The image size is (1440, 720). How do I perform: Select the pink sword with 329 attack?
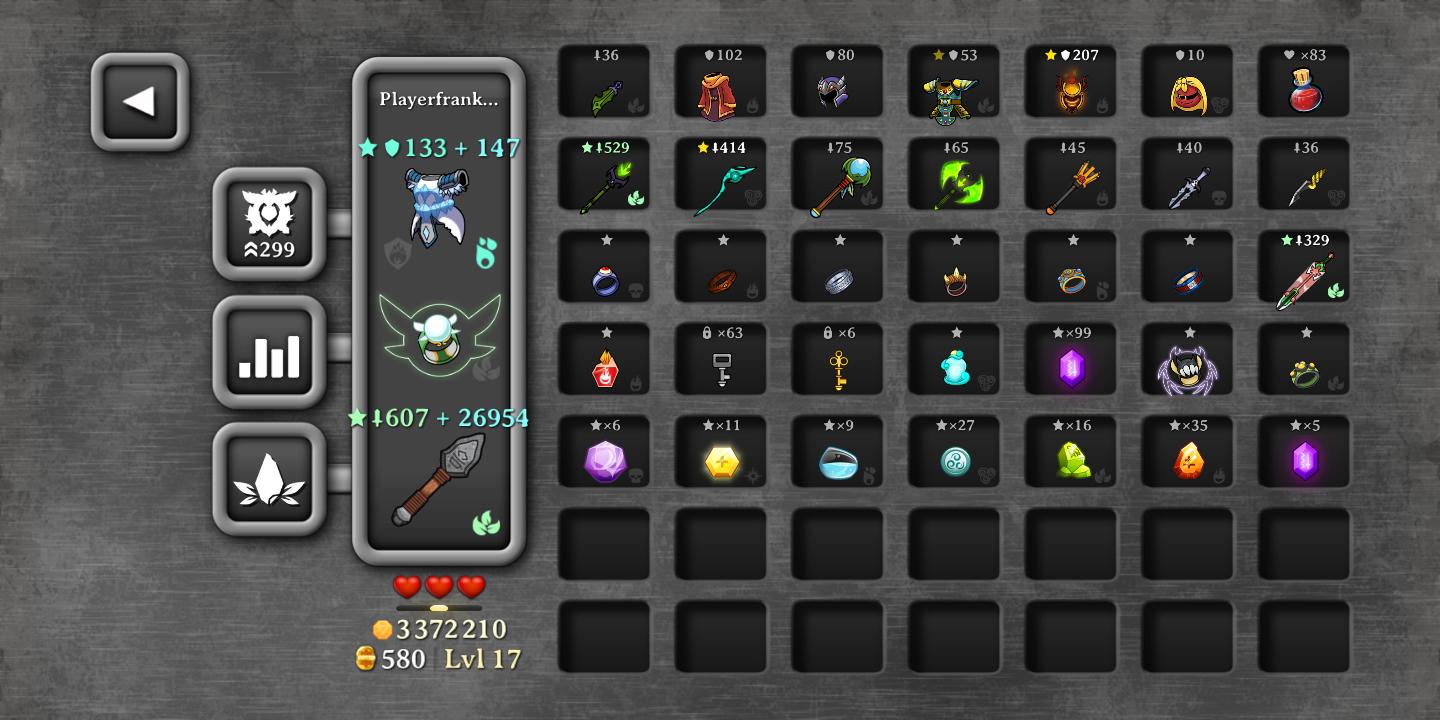1304,274
